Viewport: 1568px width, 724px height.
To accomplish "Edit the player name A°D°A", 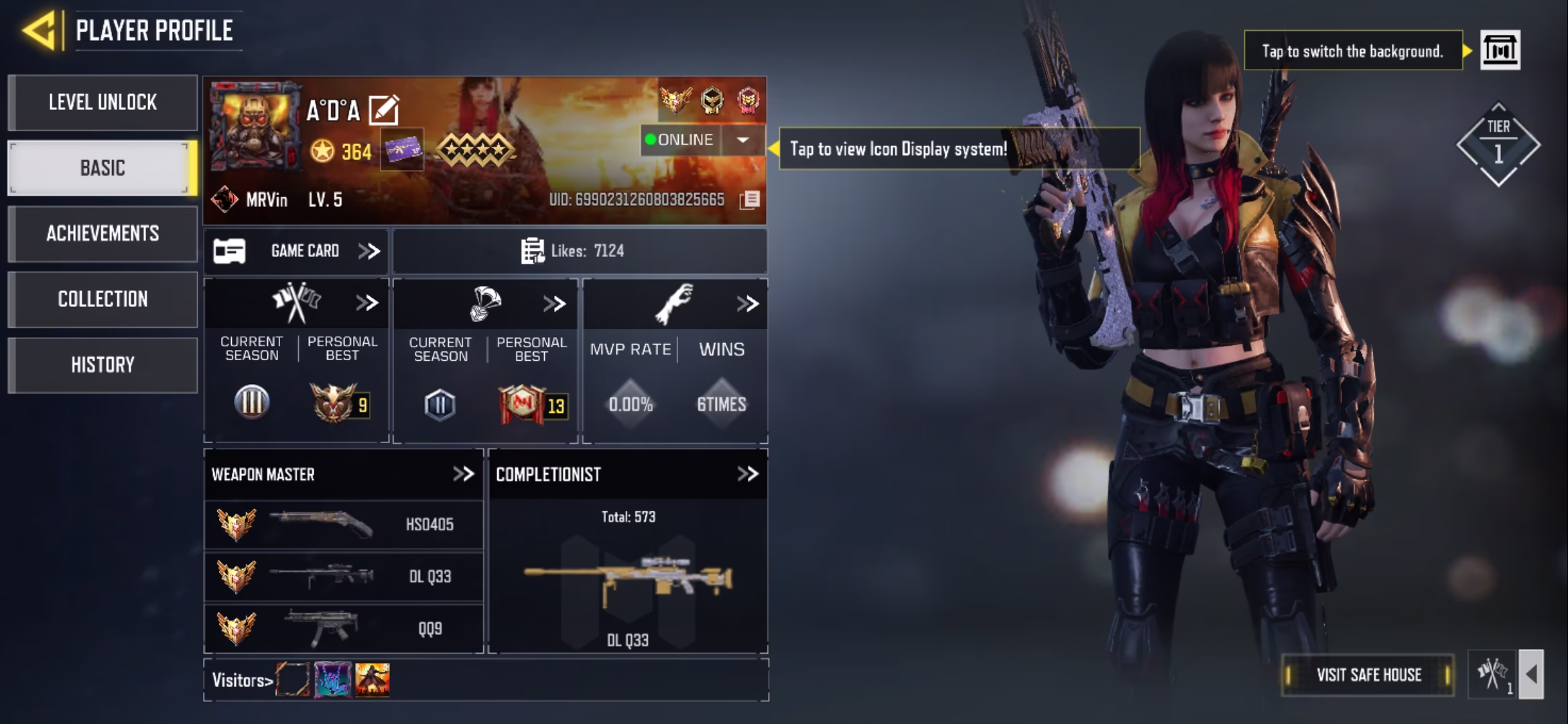I will tap(384, 111).
